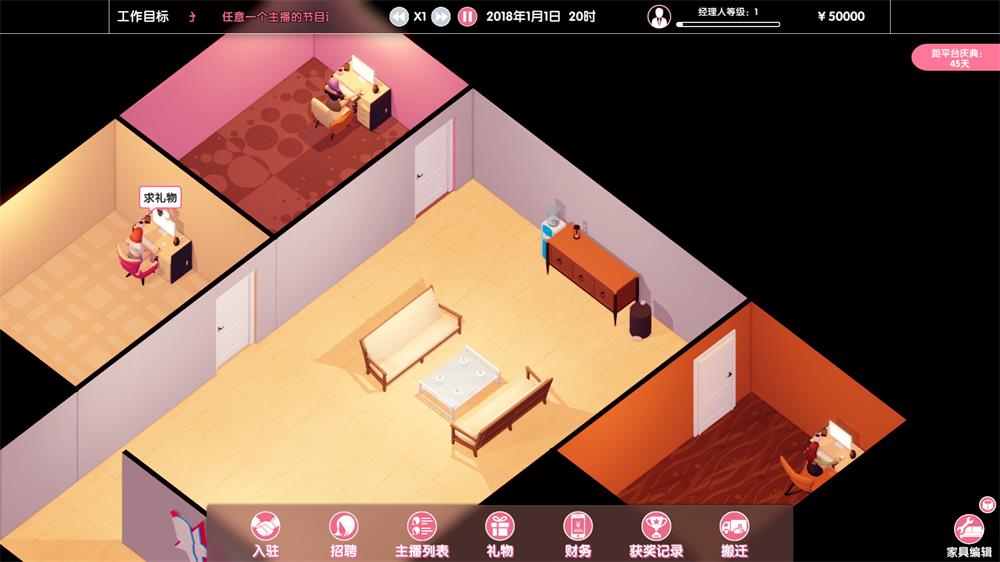Click the manager avatar icon
The image size is (1000, 562).
(x=659, y=16)
